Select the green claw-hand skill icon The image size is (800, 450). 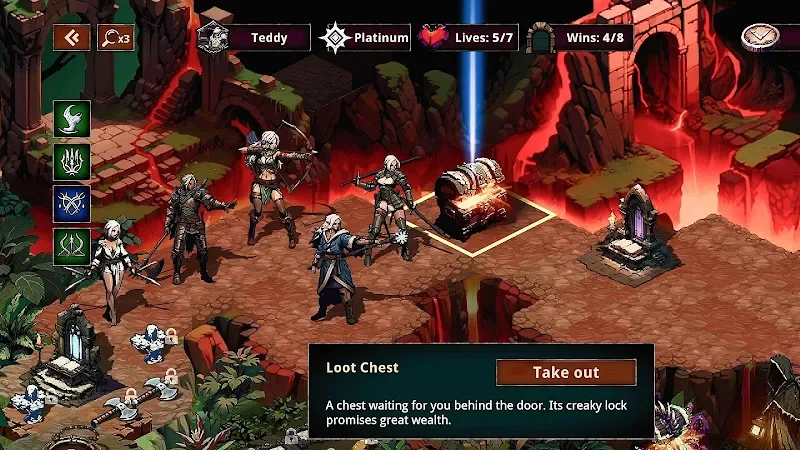click(x=72, y=160)
